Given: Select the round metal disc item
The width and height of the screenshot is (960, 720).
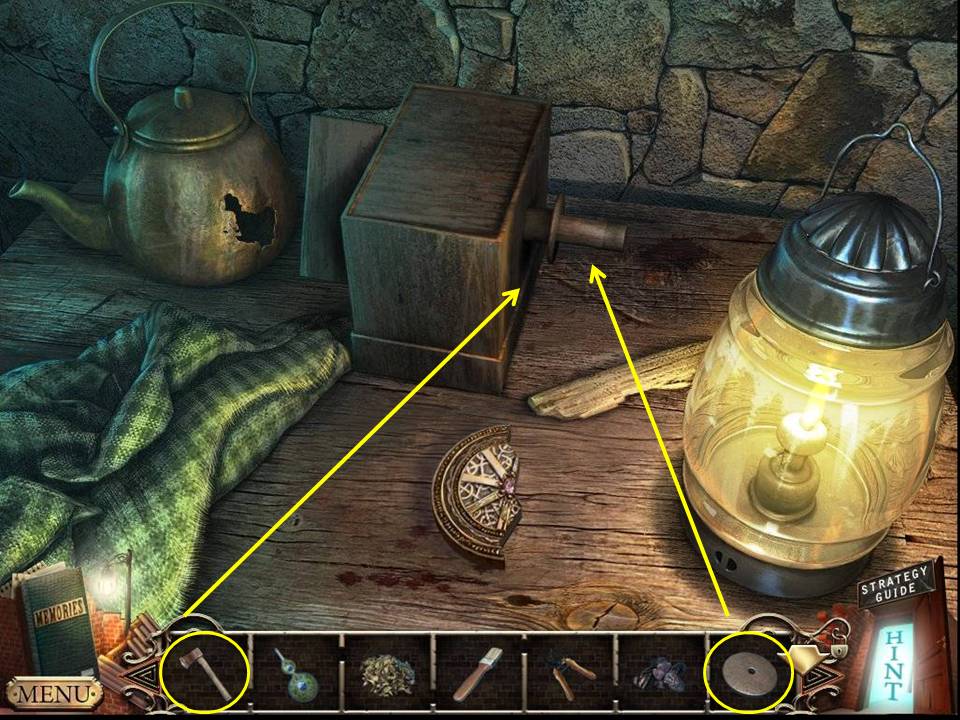Looking at the screenshot, I should [x=749, y=669].
